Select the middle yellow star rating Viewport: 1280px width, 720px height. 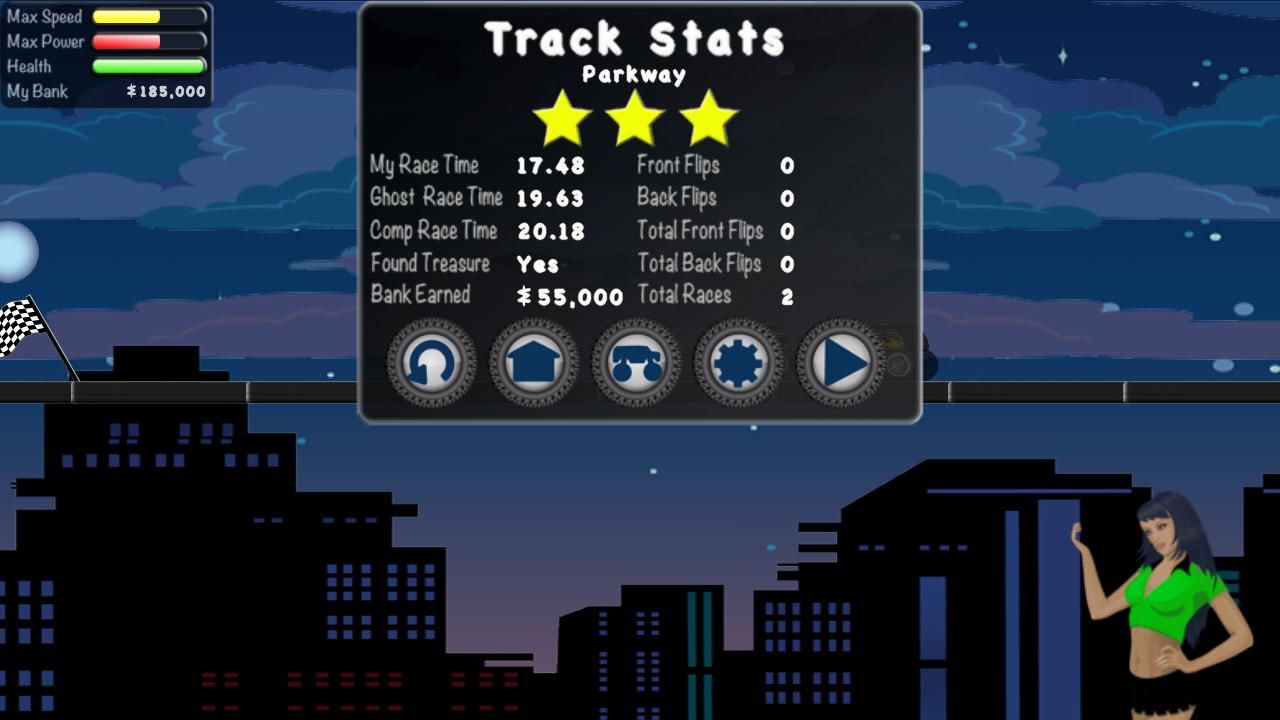tap(637, 117)
